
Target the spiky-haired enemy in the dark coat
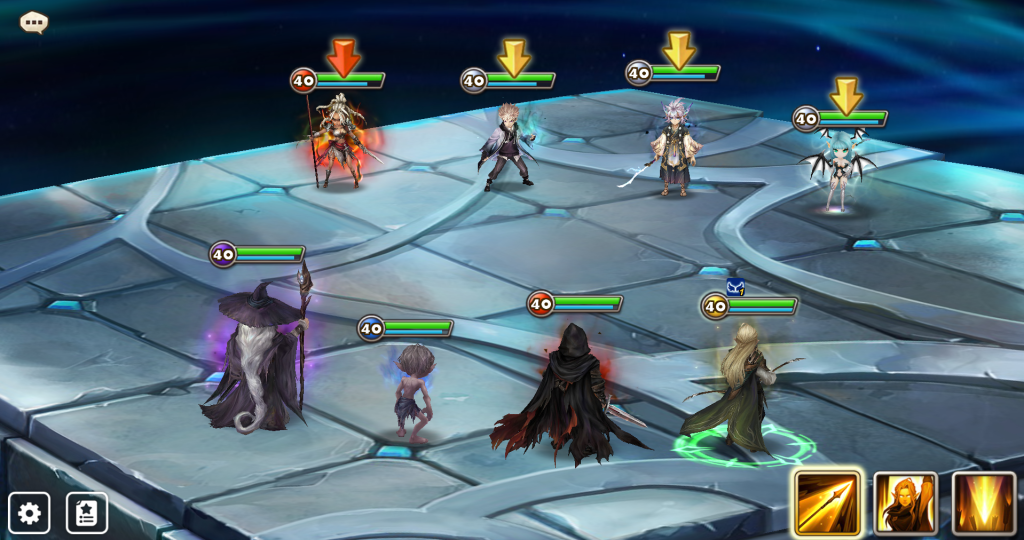[510, 147]
